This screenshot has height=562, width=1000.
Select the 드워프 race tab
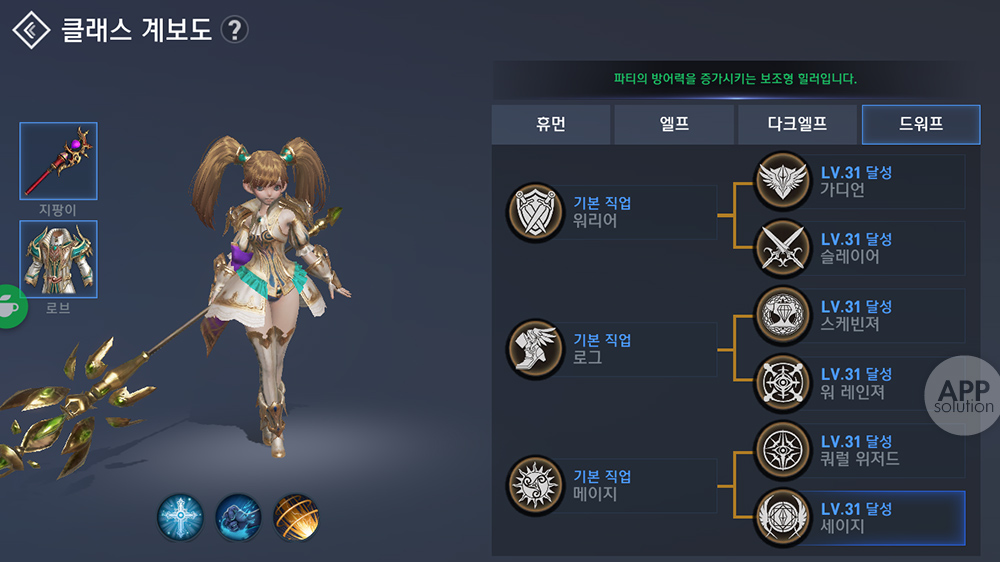point(920,125)
